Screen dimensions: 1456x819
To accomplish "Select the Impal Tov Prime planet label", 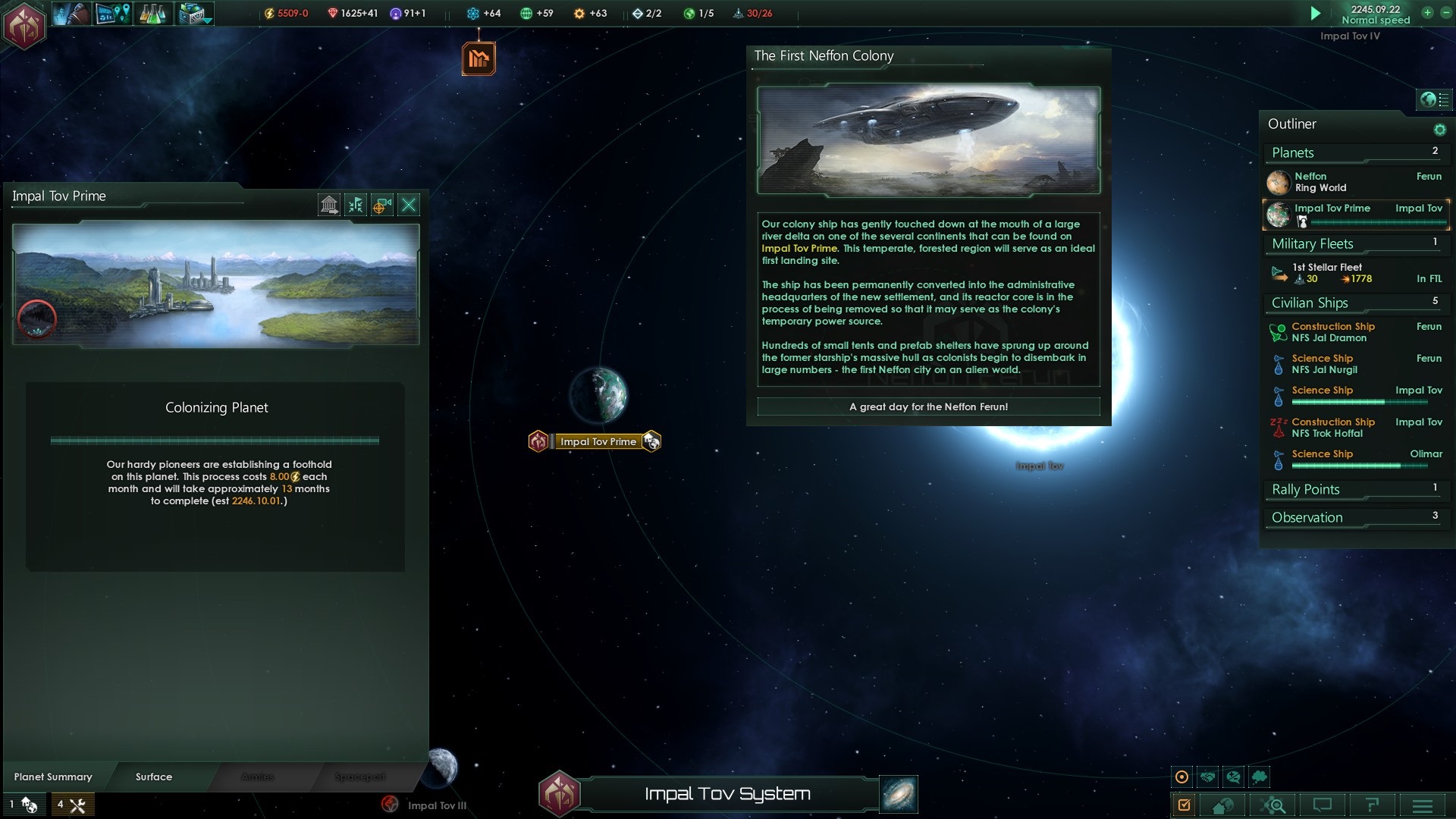I will 598,441.
